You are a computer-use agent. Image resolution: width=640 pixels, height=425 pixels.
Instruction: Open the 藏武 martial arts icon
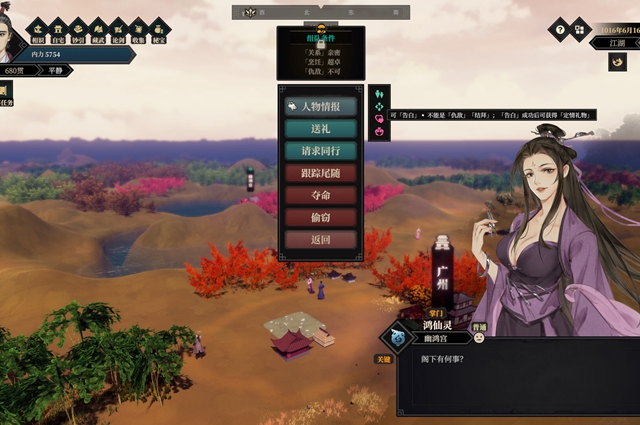click(98, 28)
